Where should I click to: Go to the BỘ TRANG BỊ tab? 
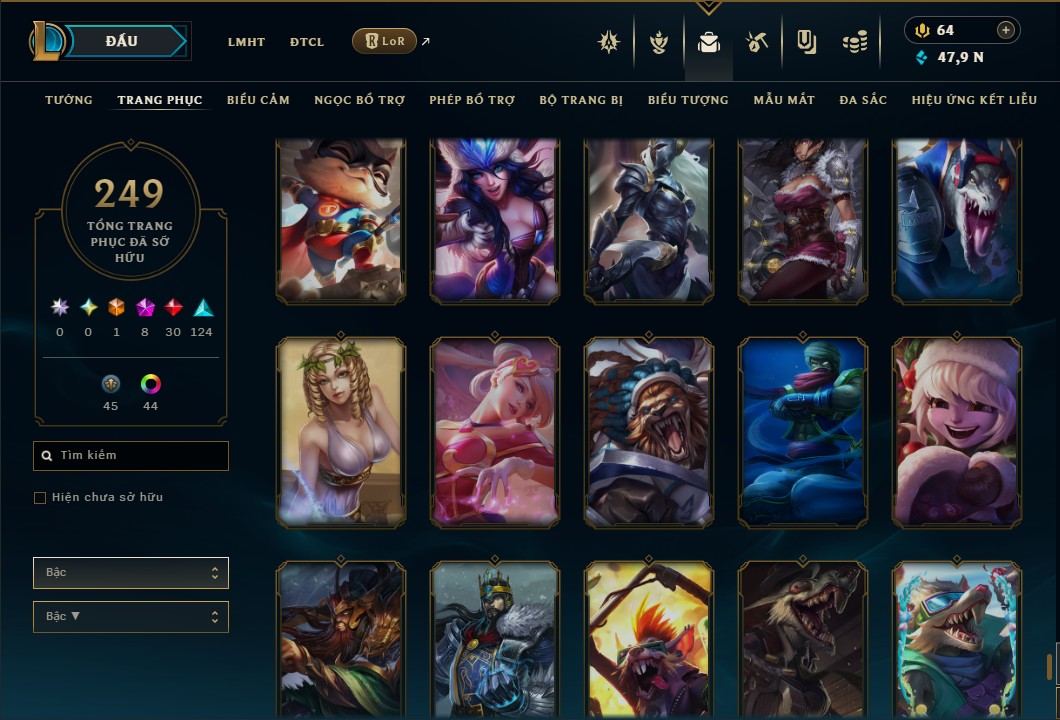click(581, 100)
